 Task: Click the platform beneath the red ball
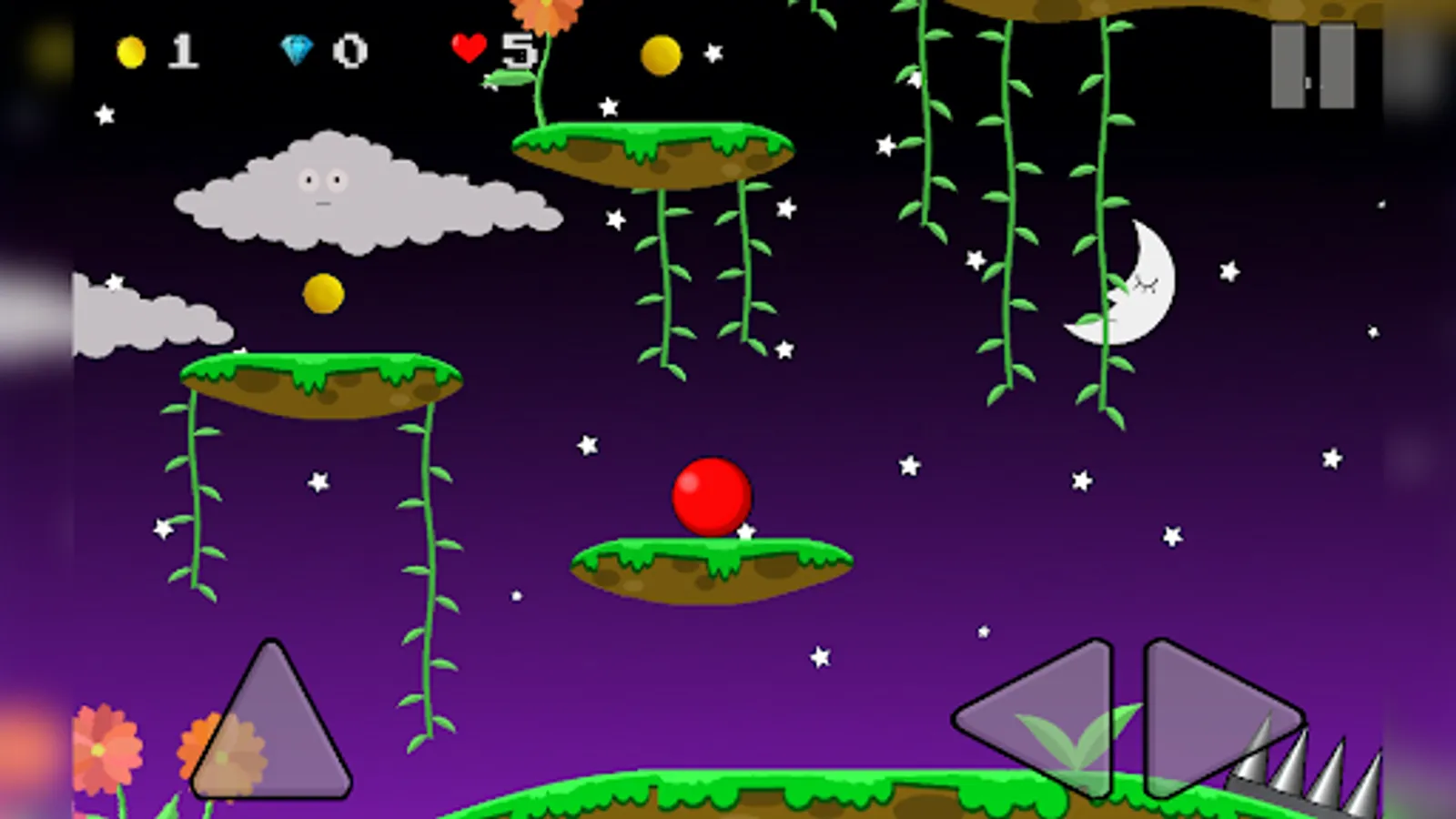[x=708, y=566]
